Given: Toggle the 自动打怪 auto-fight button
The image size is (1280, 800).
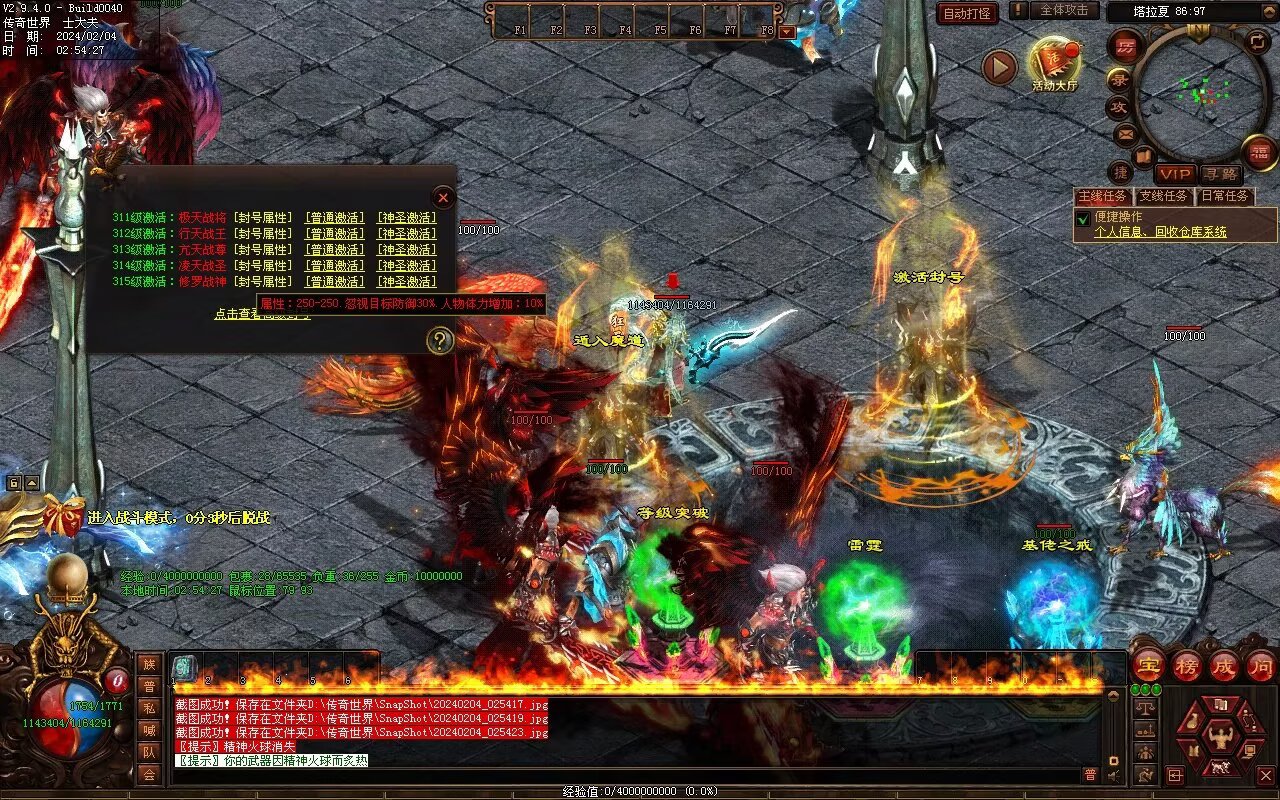Looking at the screenshot, I should click(967, 13).
